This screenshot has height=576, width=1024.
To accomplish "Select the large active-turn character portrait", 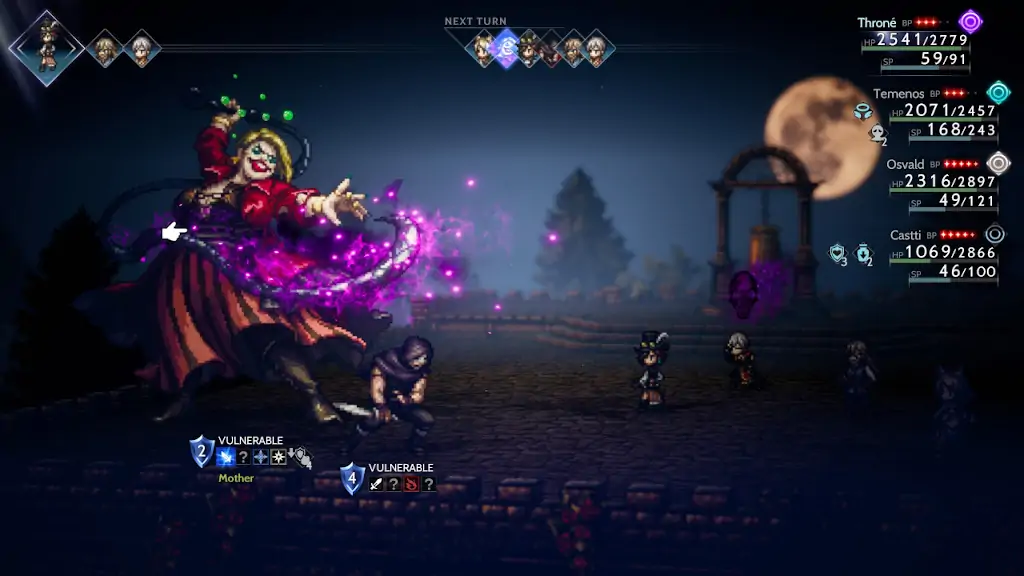I will pyautogui.click(x=44, y=46).
